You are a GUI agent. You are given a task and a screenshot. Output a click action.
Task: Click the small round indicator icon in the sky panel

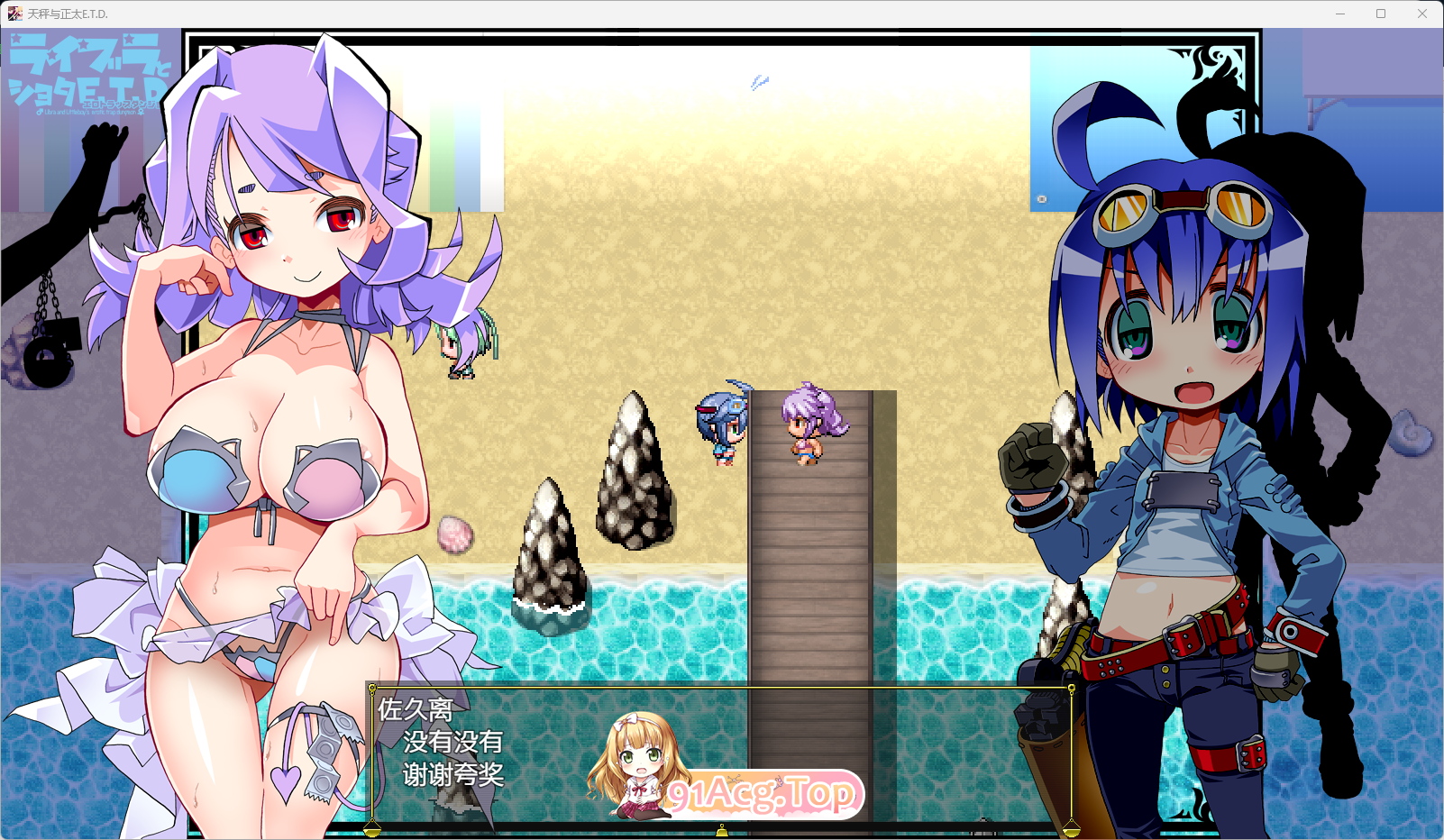coord(1041,196)
